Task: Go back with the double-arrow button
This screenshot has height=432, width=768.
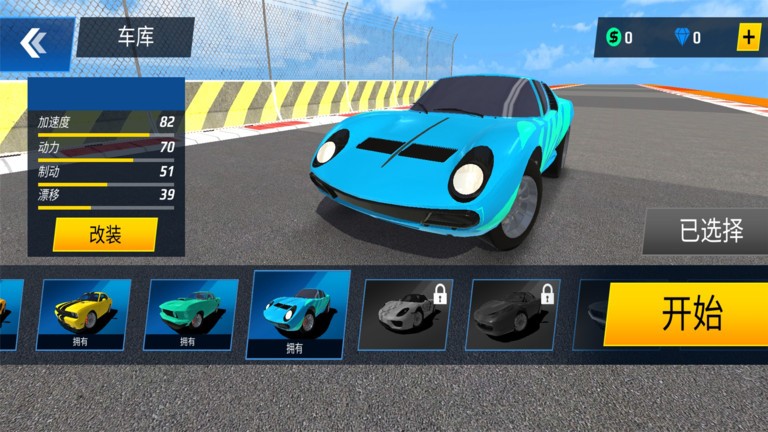Action: [34, 42]
